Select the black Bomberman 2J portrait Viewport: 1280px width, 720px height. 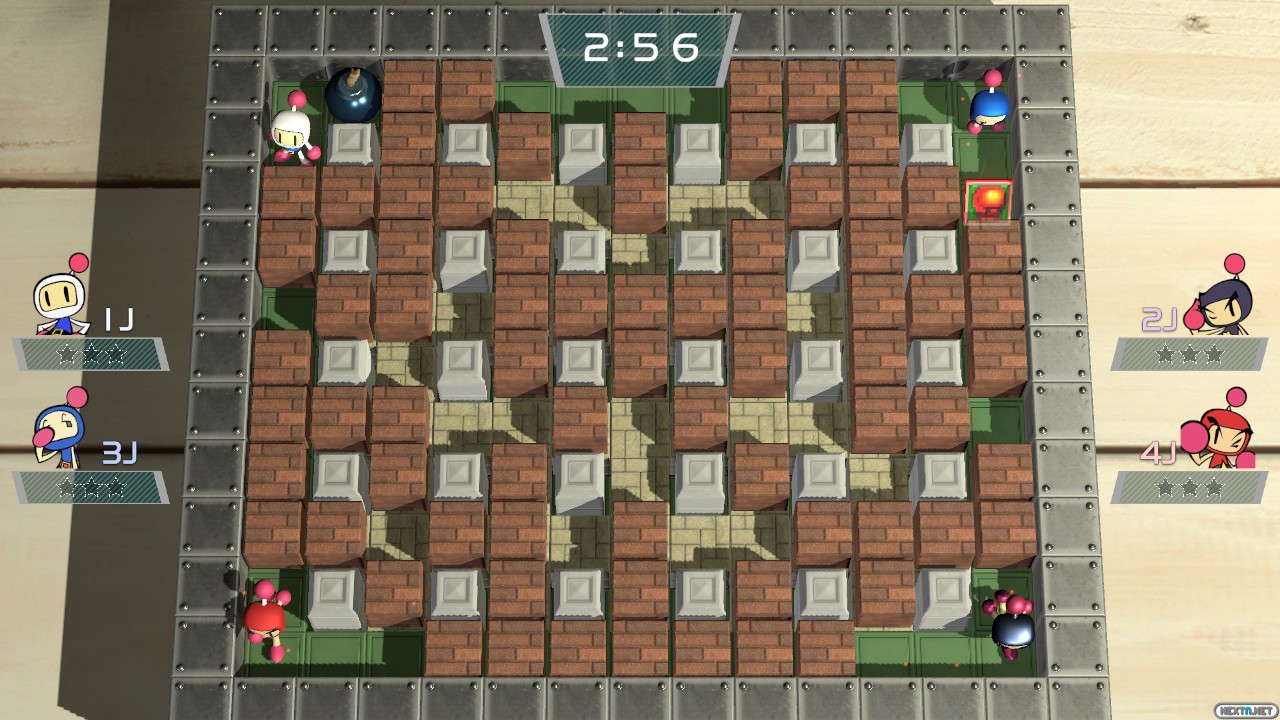1216,303
